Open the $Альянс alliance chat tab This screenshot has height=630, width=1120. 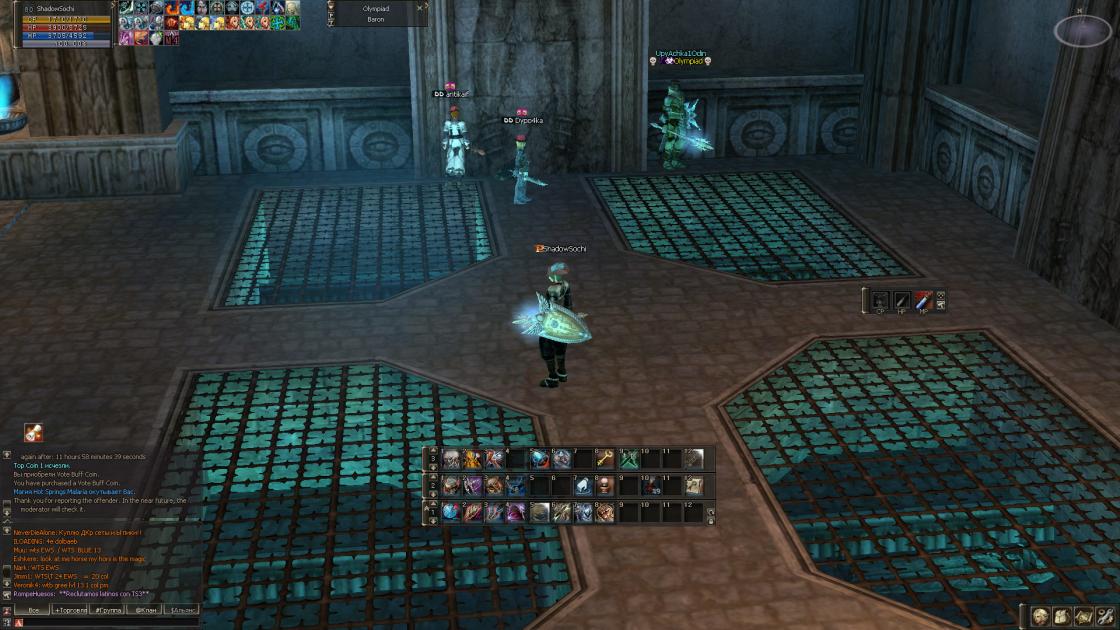(183, 609)
